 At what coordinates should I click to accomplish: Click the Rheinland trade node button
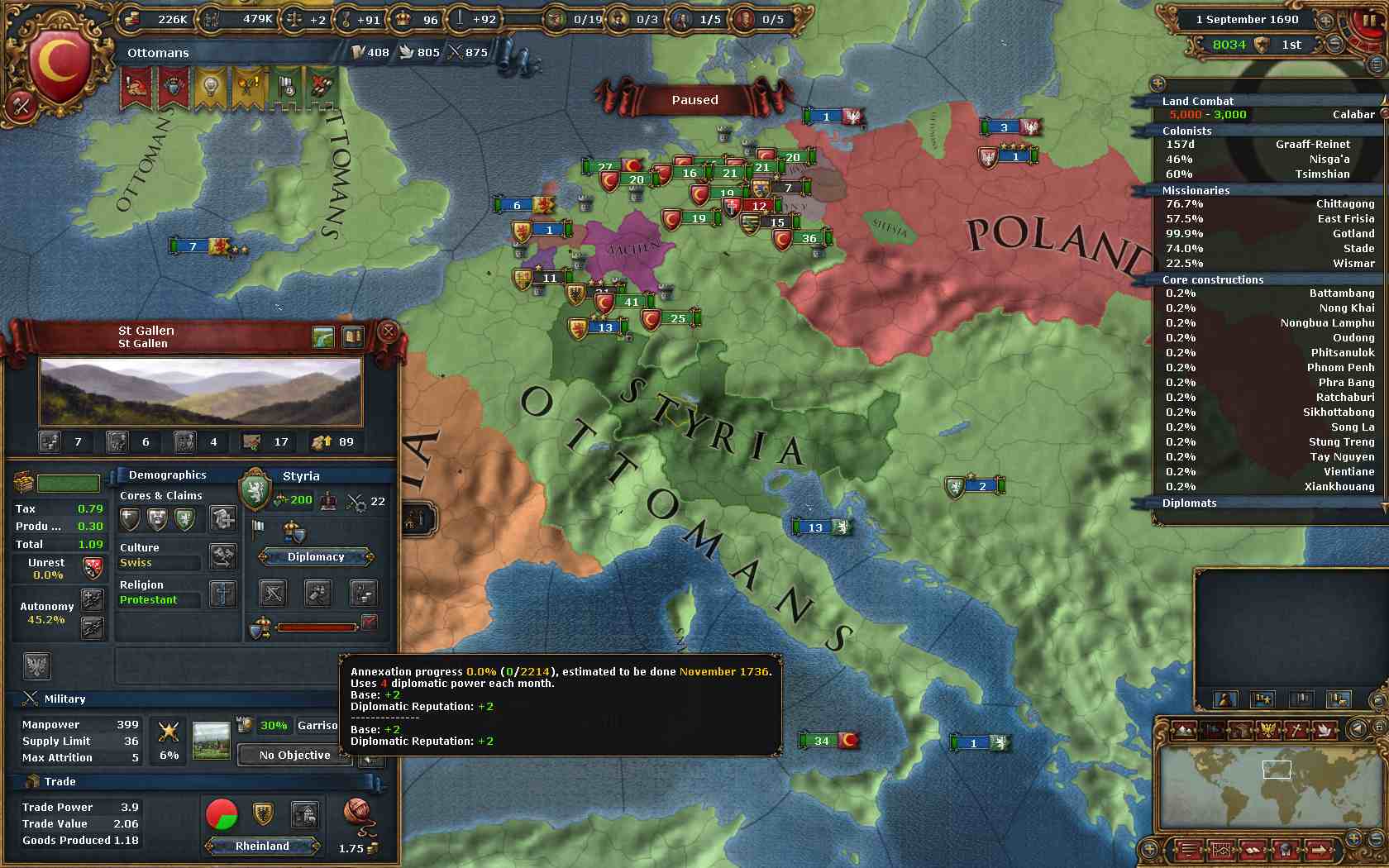pos(262,846)
